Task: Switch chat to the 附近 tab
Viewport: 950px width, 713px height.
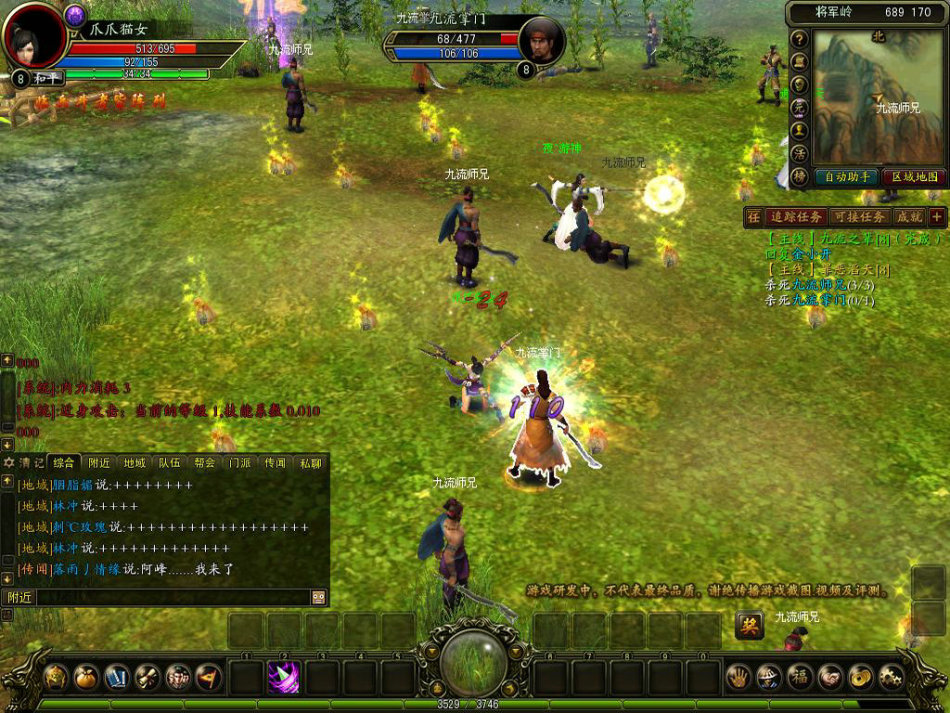Action: pyautogui.click(x=99, y=463)
